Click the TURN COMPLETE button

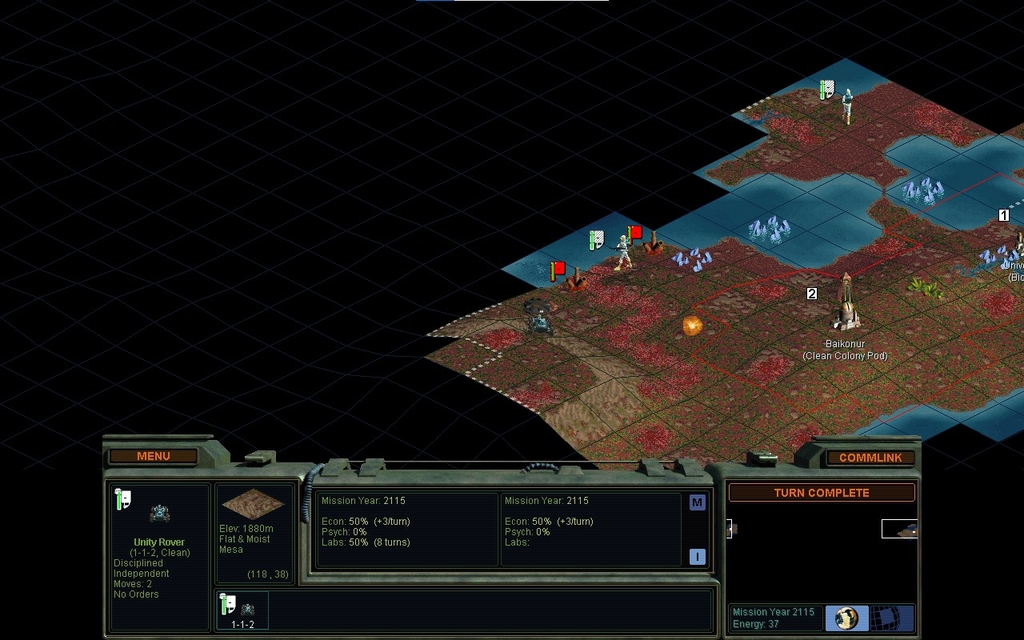(x=821, y=493)
